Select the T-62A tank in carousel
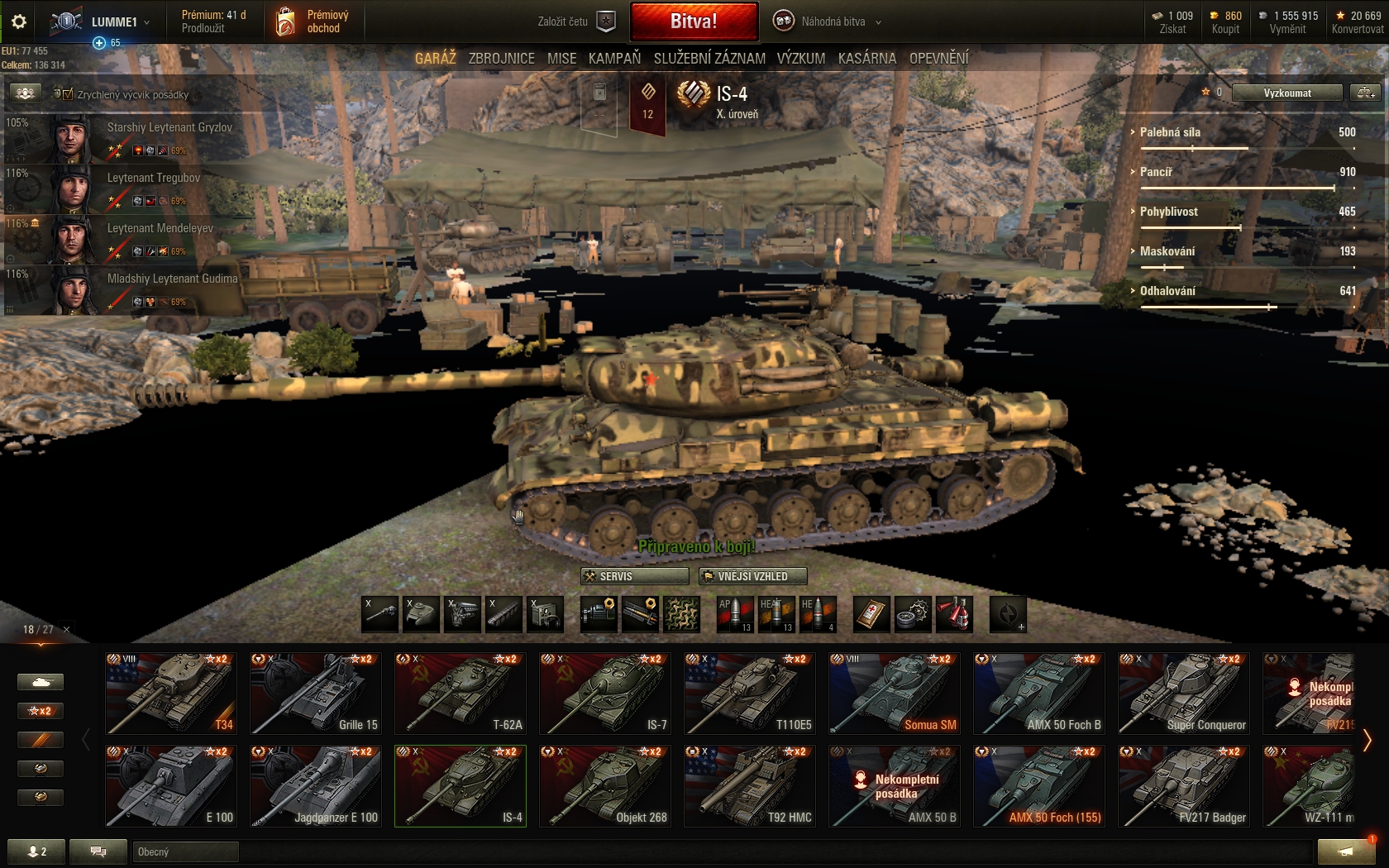 pos(461,693)
